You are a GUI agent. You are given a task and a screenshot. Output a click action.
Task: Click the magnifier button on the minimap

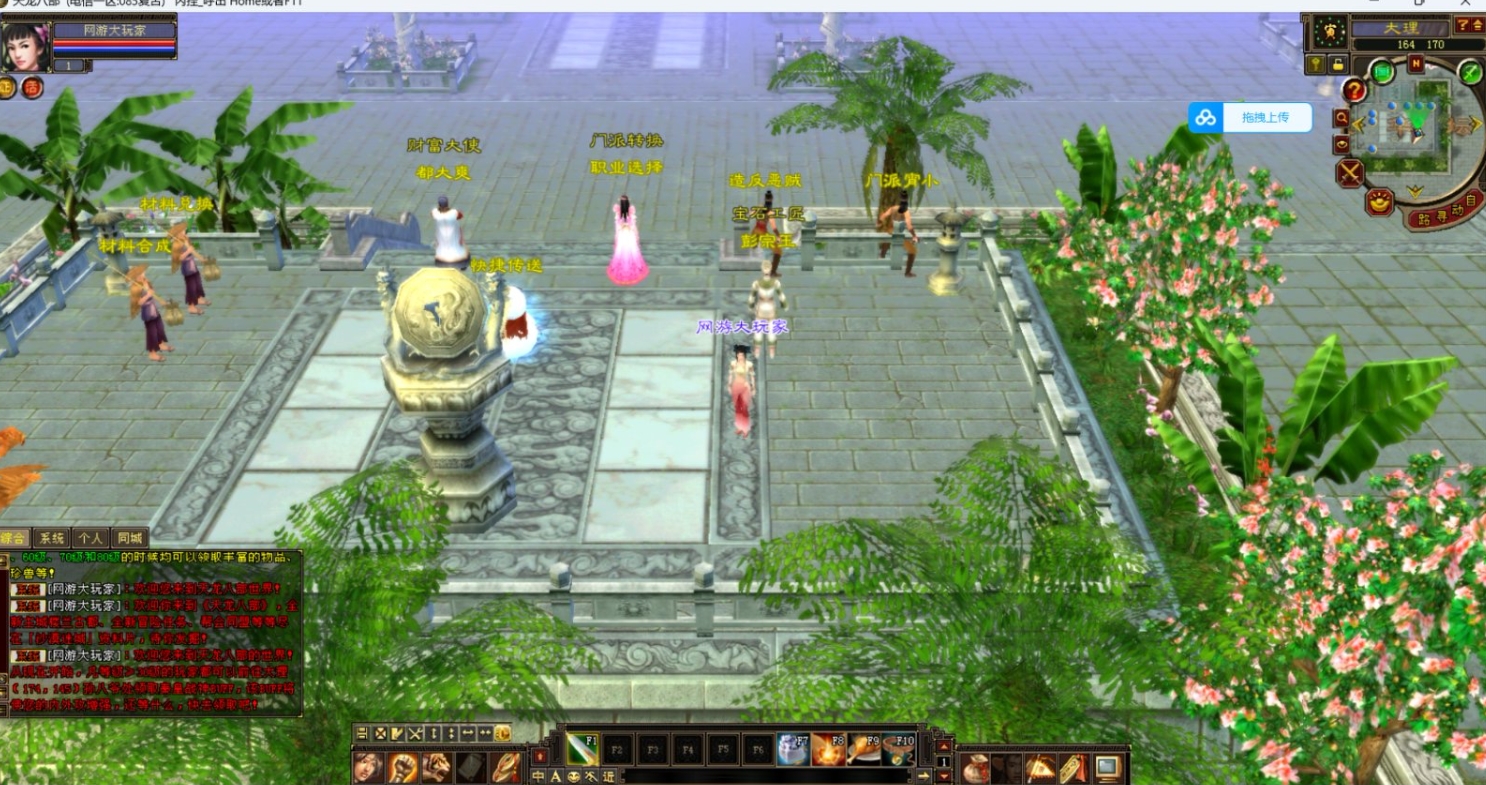1341,118
